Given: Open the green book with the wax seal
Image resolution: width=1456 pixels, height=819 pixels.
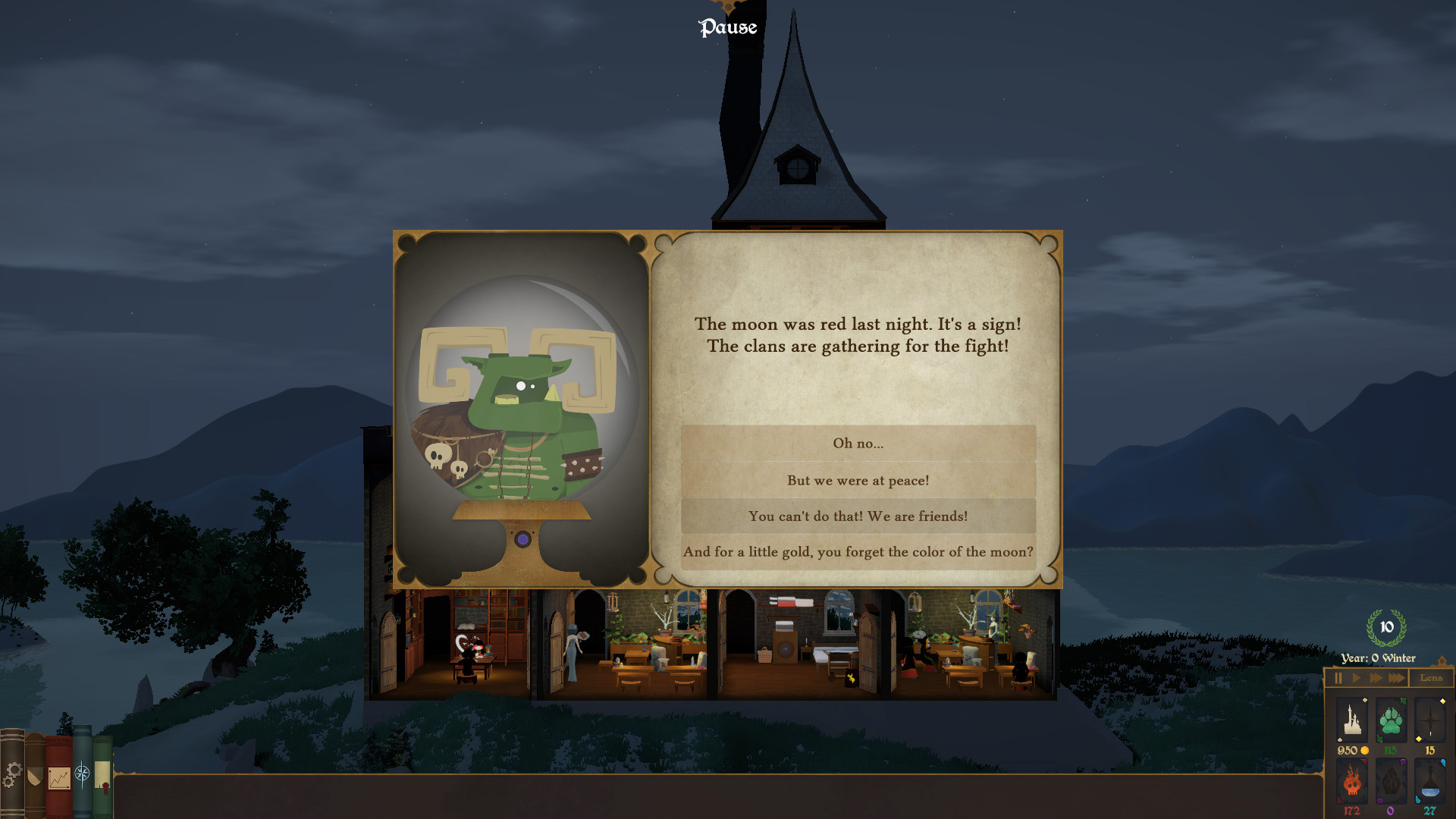Looking at the screenshot, I should pyautogui.click(x=102, y=775).
